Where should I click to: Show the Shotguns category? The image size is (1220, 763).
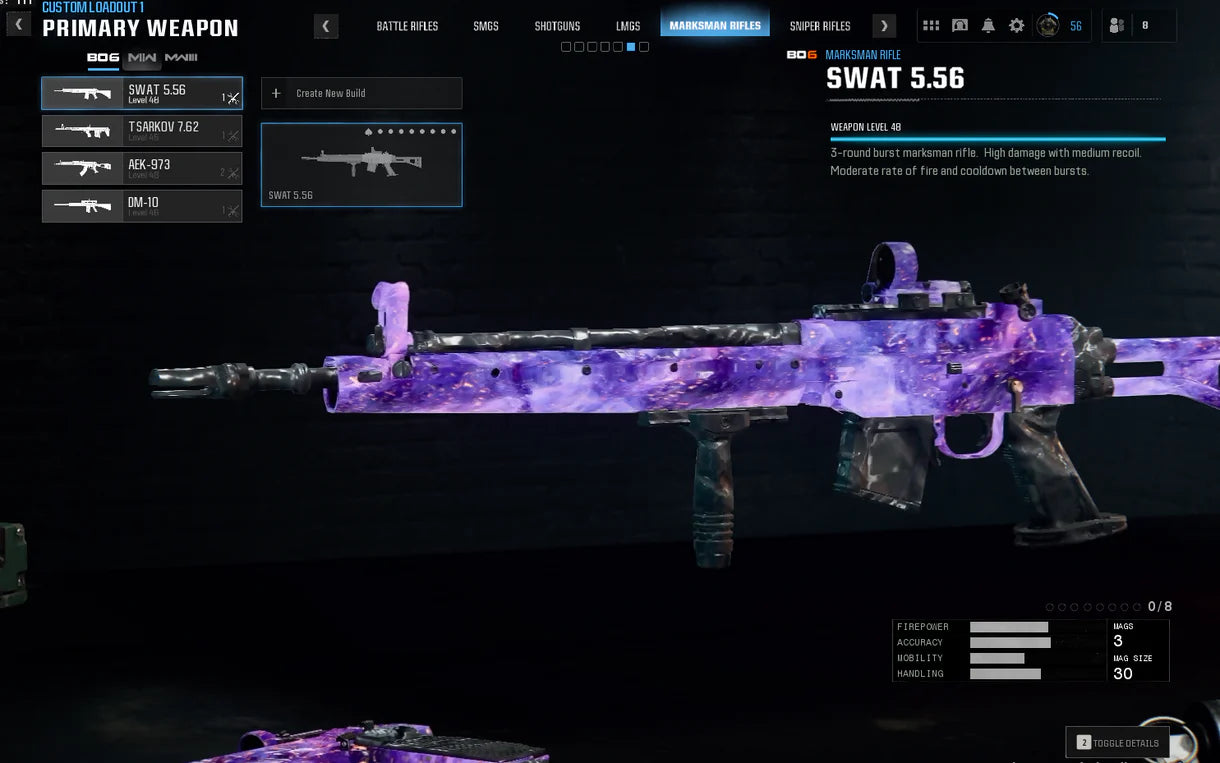[x=557, y=26]
